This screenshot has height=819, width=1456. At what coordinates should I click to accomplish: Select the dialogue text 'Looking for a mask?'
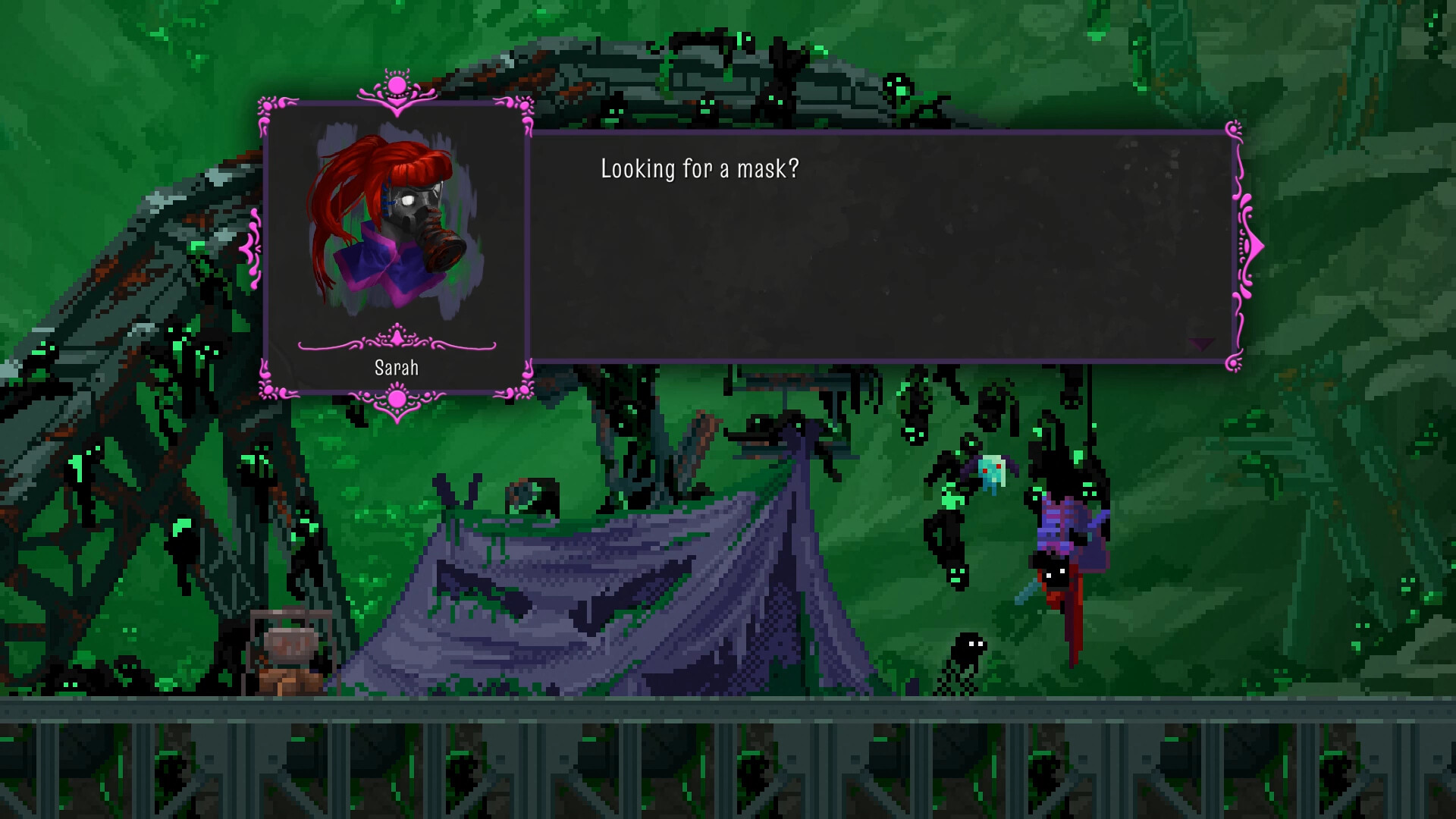pos(698,169)
